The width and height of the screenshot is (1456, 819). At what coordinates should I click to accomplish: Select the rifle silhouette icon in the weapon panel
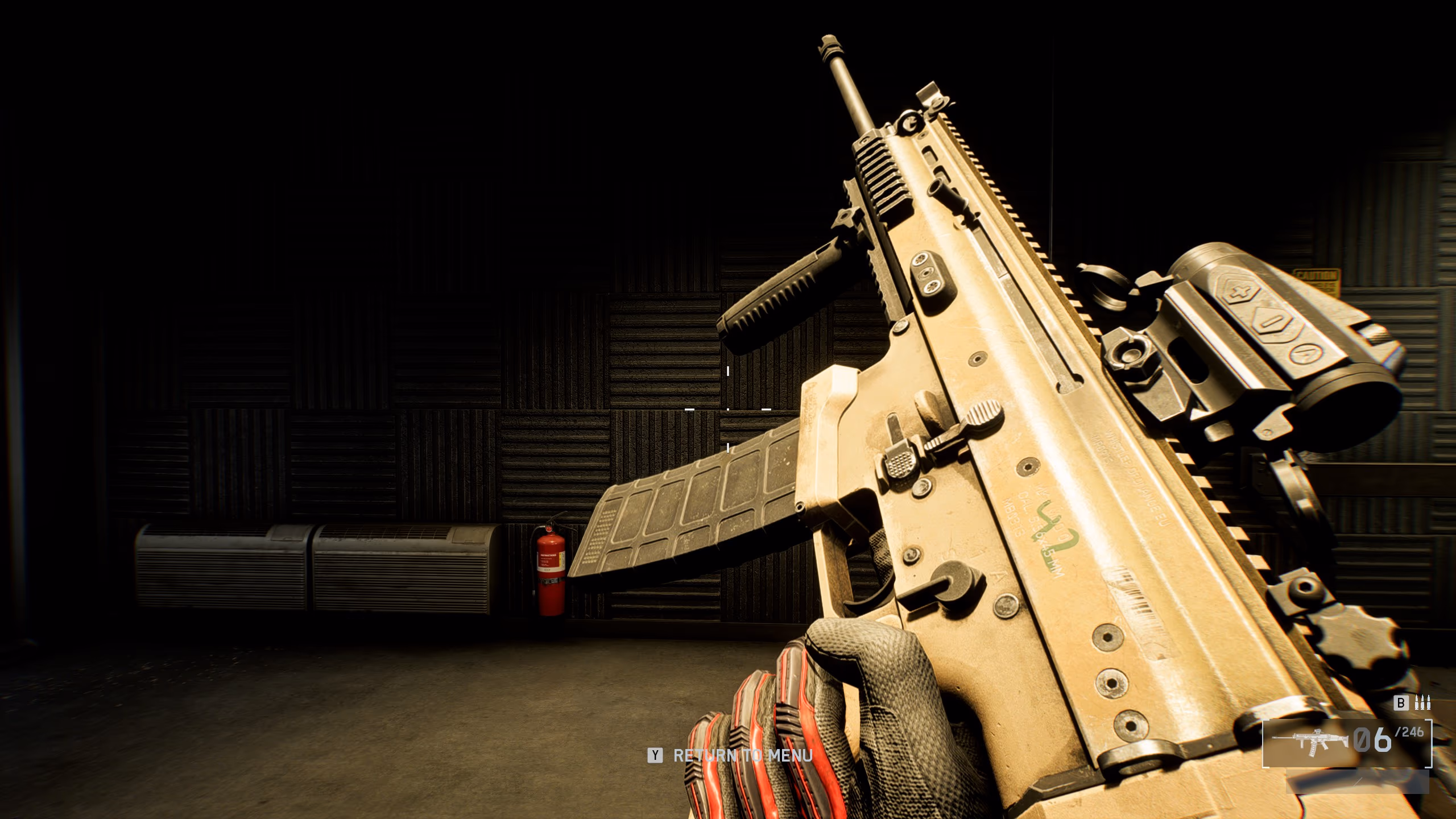click(x=1309, y=743)
